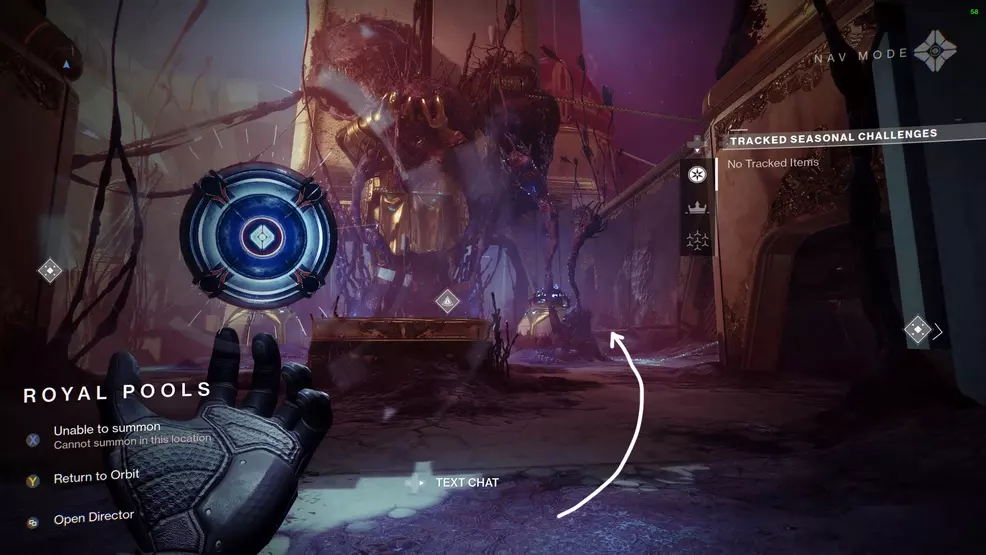This screenshot has width=986, height=555.
Task: Select the Nav Mode Ghost icon
Action: tap(934, 52)
